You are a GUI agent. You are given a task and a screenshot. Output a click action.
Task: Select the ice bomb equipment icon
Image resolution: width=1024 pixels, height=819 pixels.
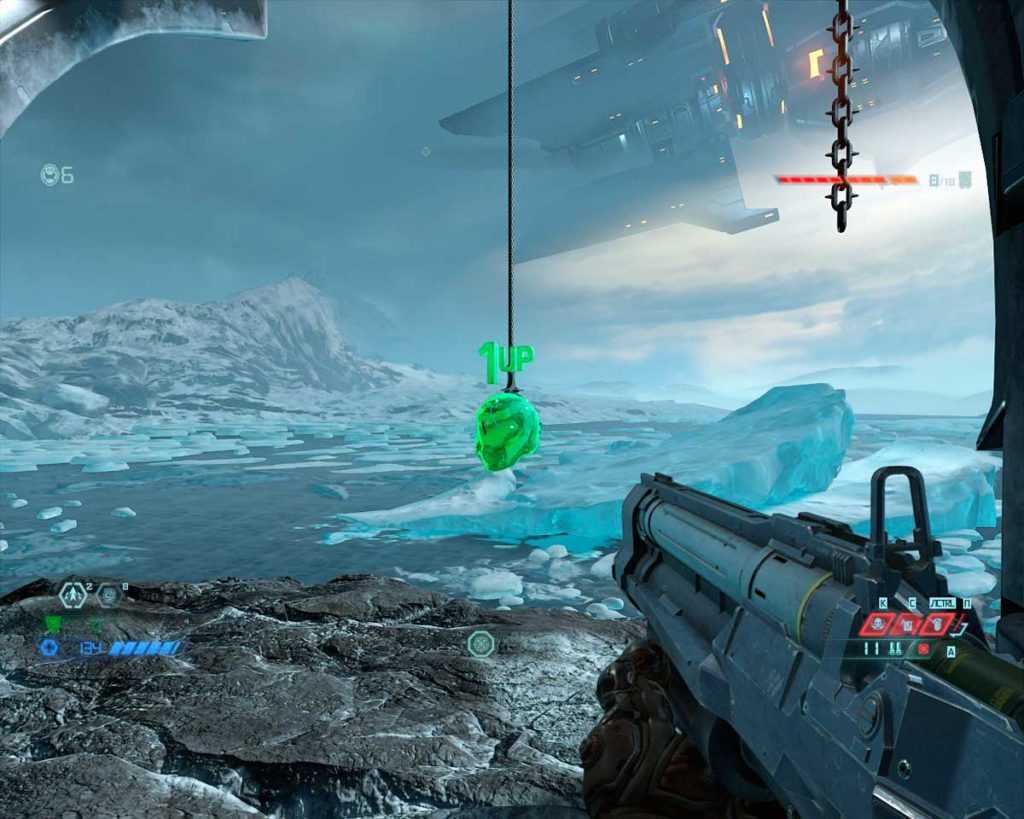click(108, 595)
